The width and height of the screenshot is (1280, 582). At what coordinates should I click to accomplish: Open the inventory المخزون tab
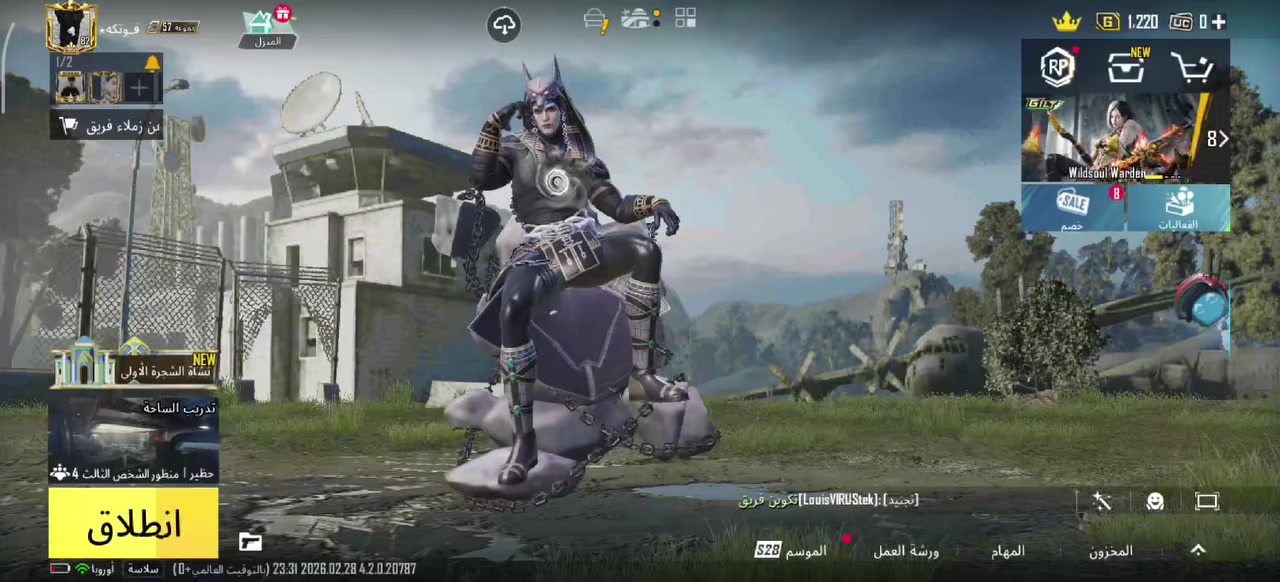pos(1110,551)
